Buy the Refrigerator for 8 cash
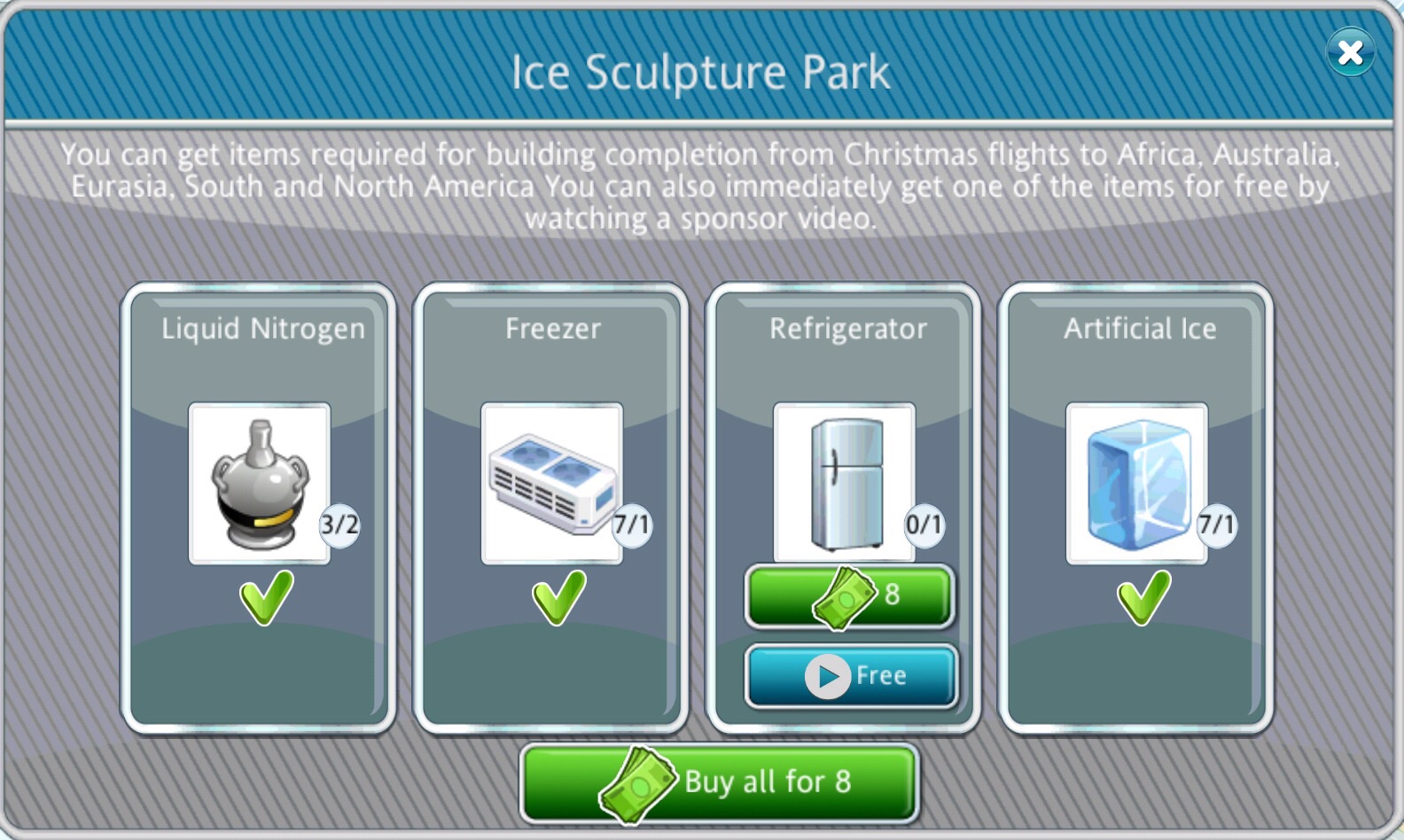The width and height of the screenshot is (1404, 840). 849,595
